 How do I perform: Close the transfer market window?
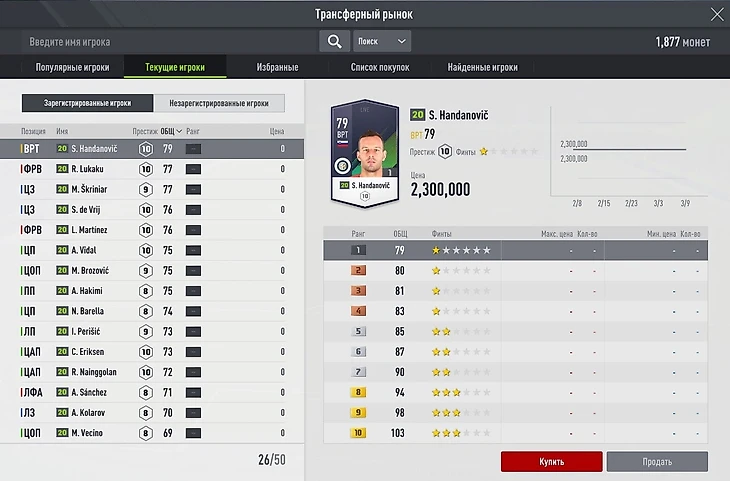pos(714,14)
